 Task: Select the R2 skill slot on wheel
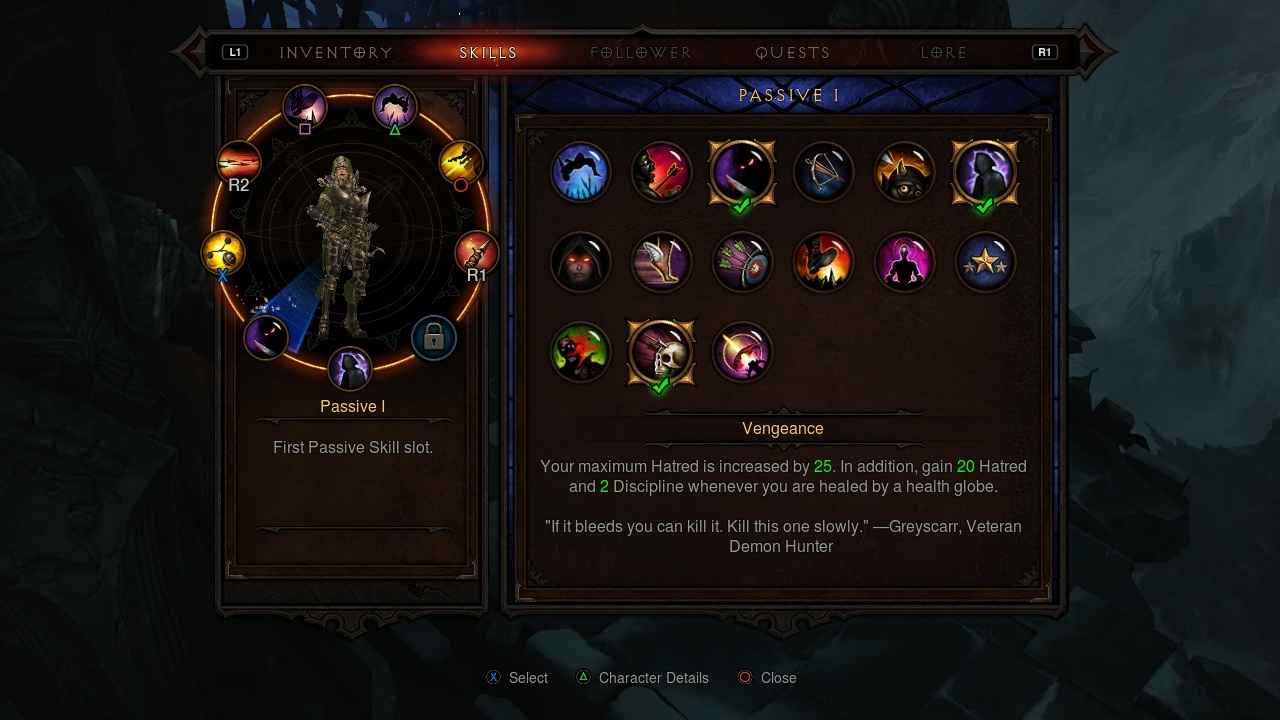(x=239, y=163)
